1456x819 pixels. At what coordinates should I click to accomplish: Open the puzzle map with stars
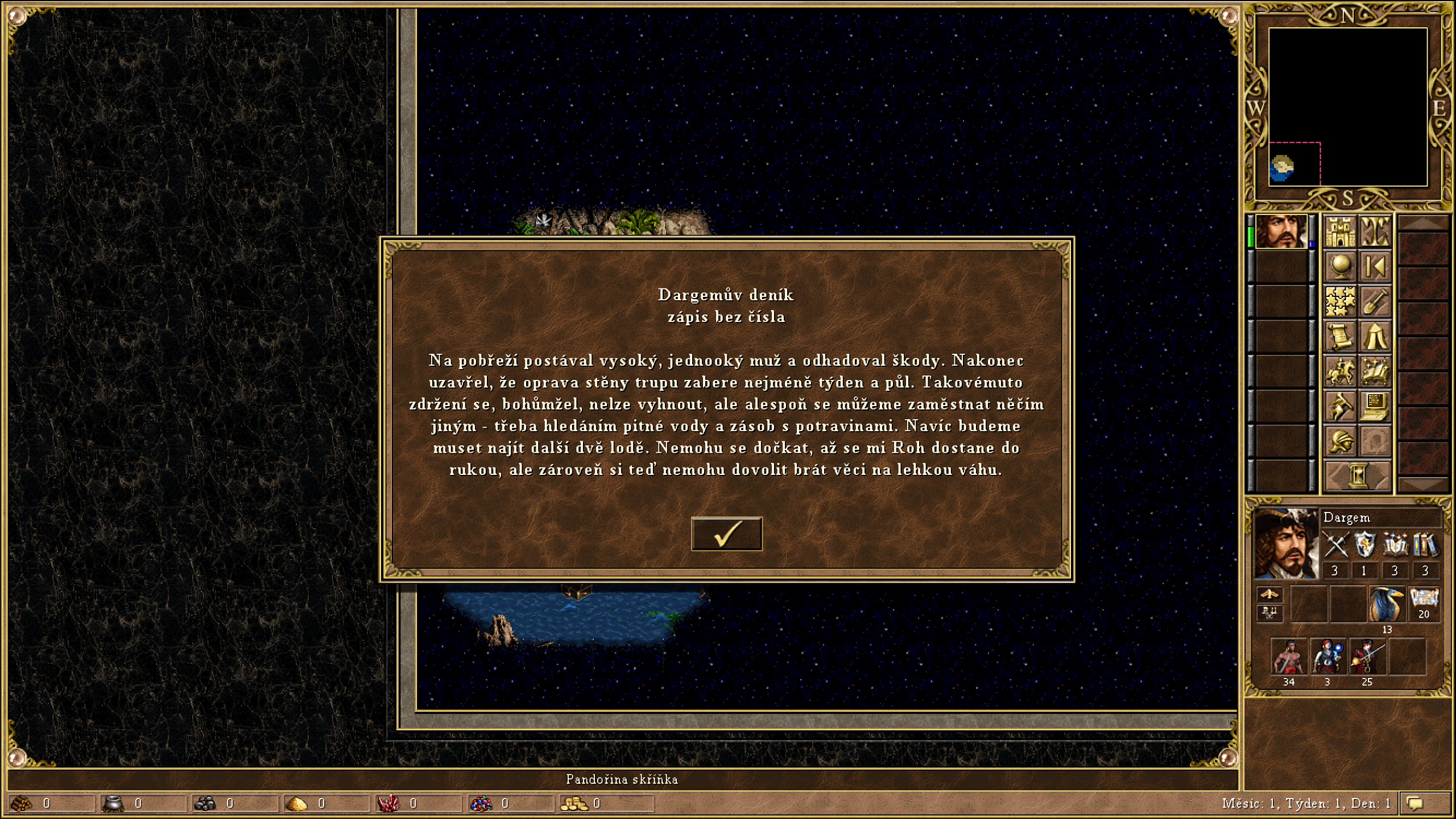(x=1340, y=301)
